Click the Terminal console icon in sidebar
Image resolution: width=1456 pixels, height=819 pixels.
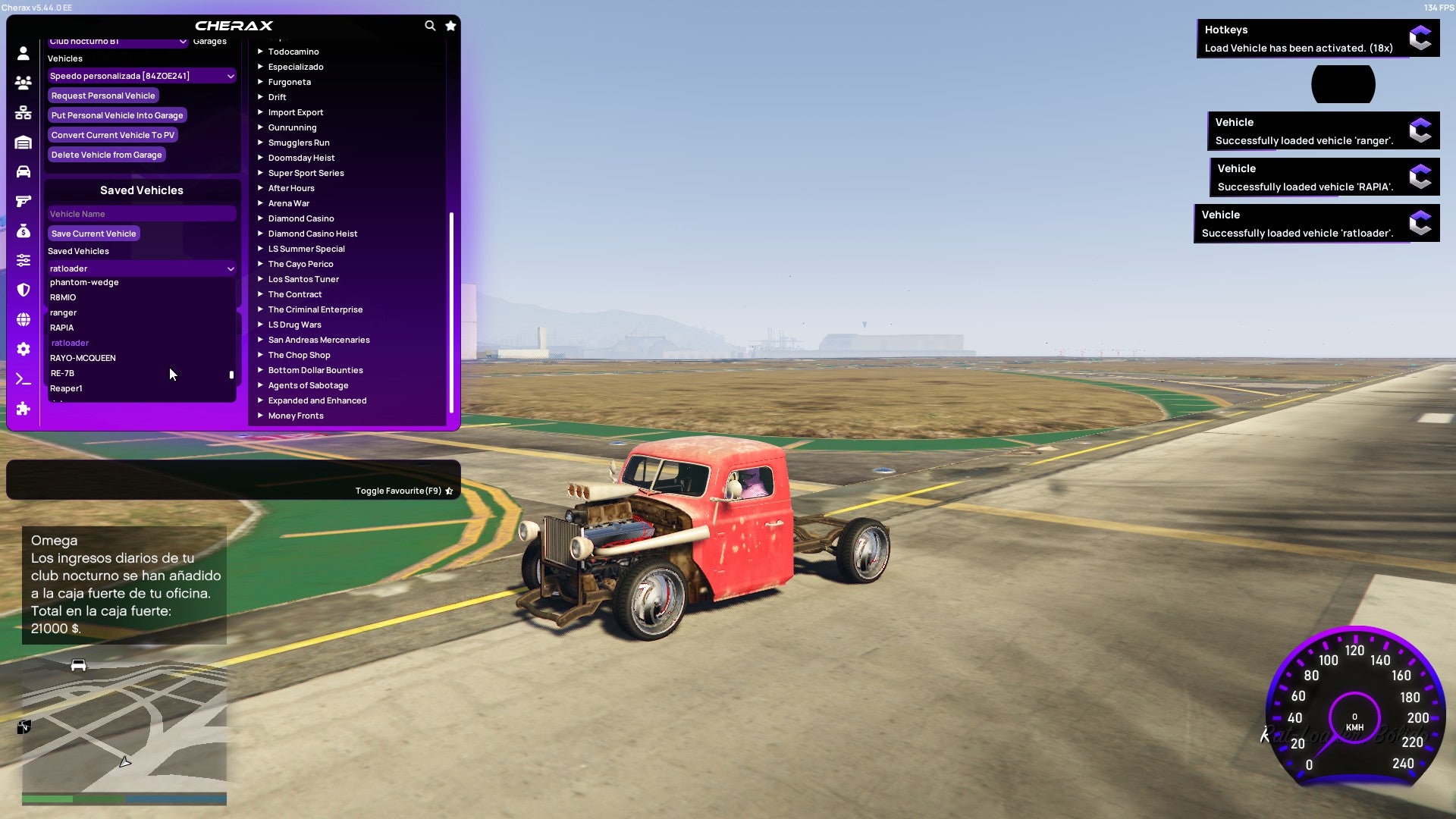click(x=23, y=379)
